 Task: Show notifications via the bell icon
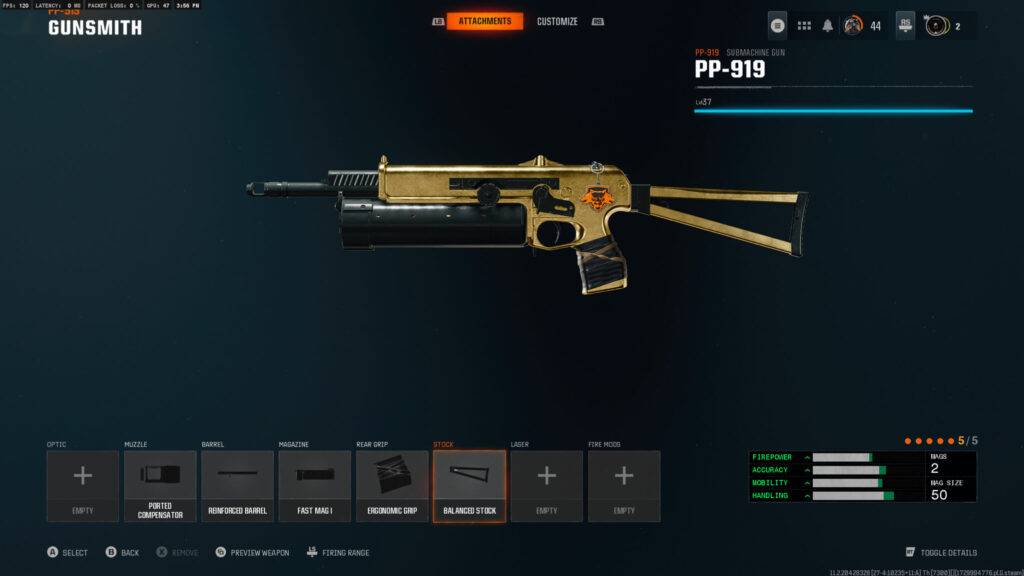827,26
